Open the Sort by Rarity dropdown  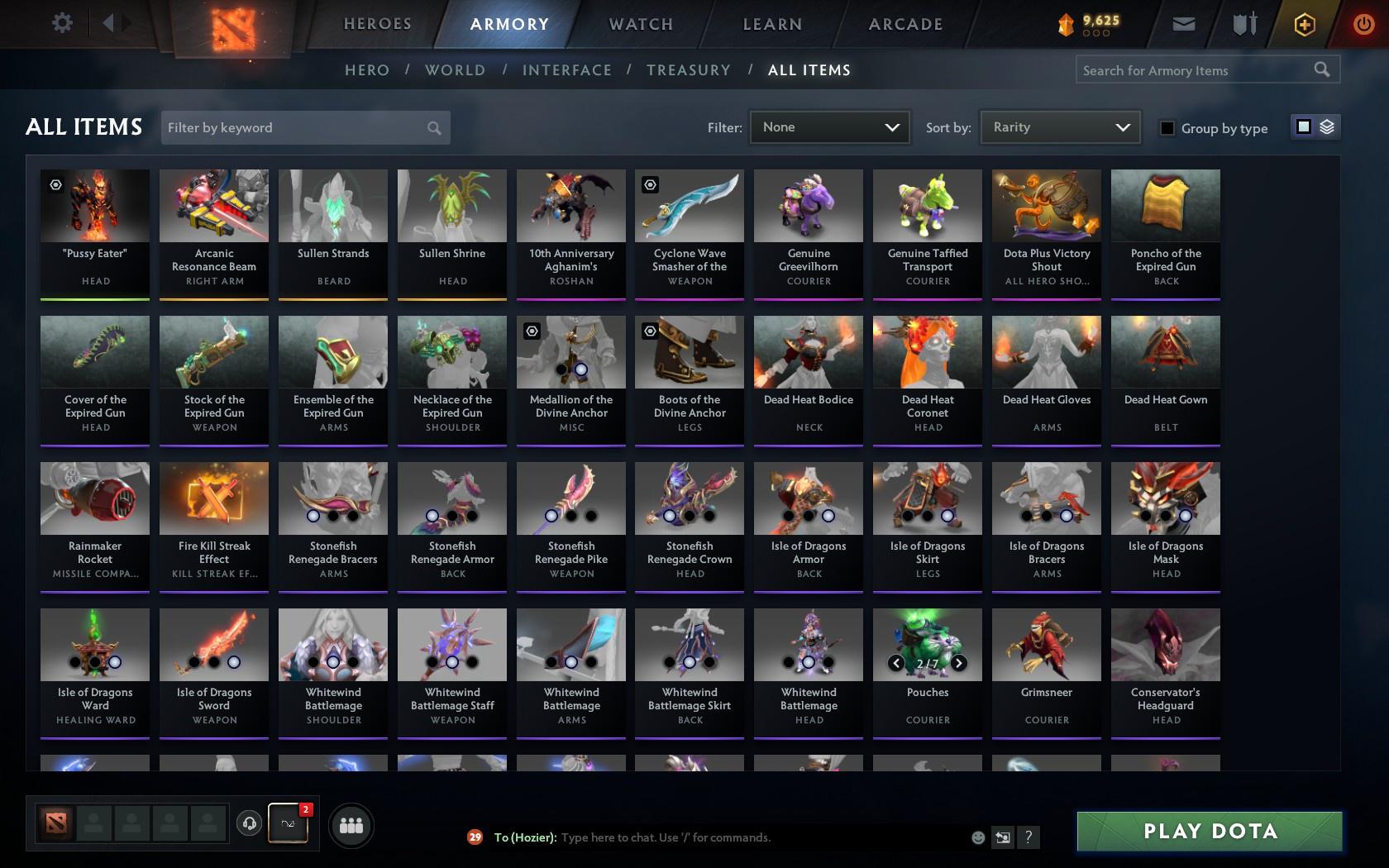tap(1059, 127)
